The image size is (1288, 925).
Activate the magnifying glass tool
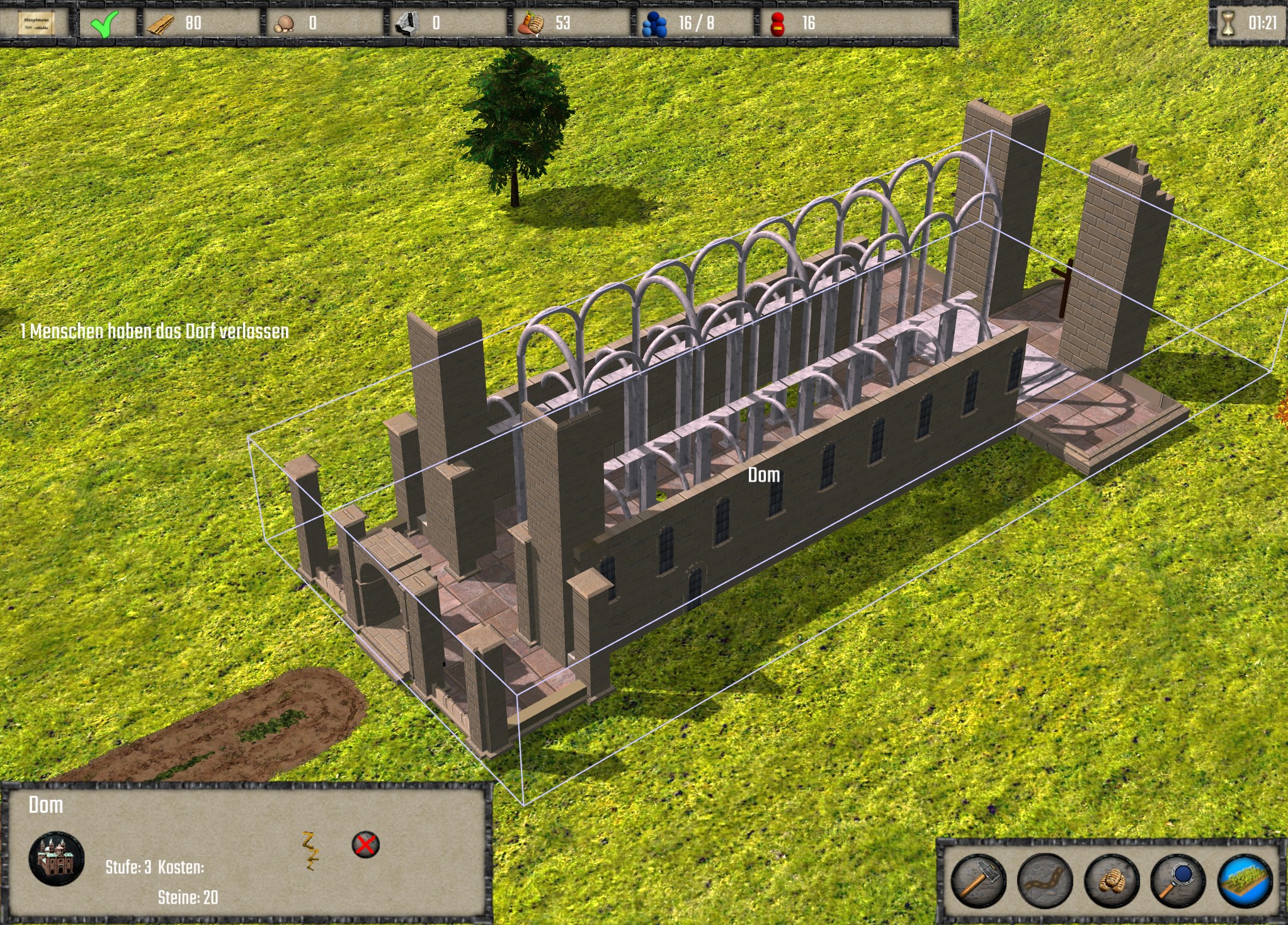1178,880
